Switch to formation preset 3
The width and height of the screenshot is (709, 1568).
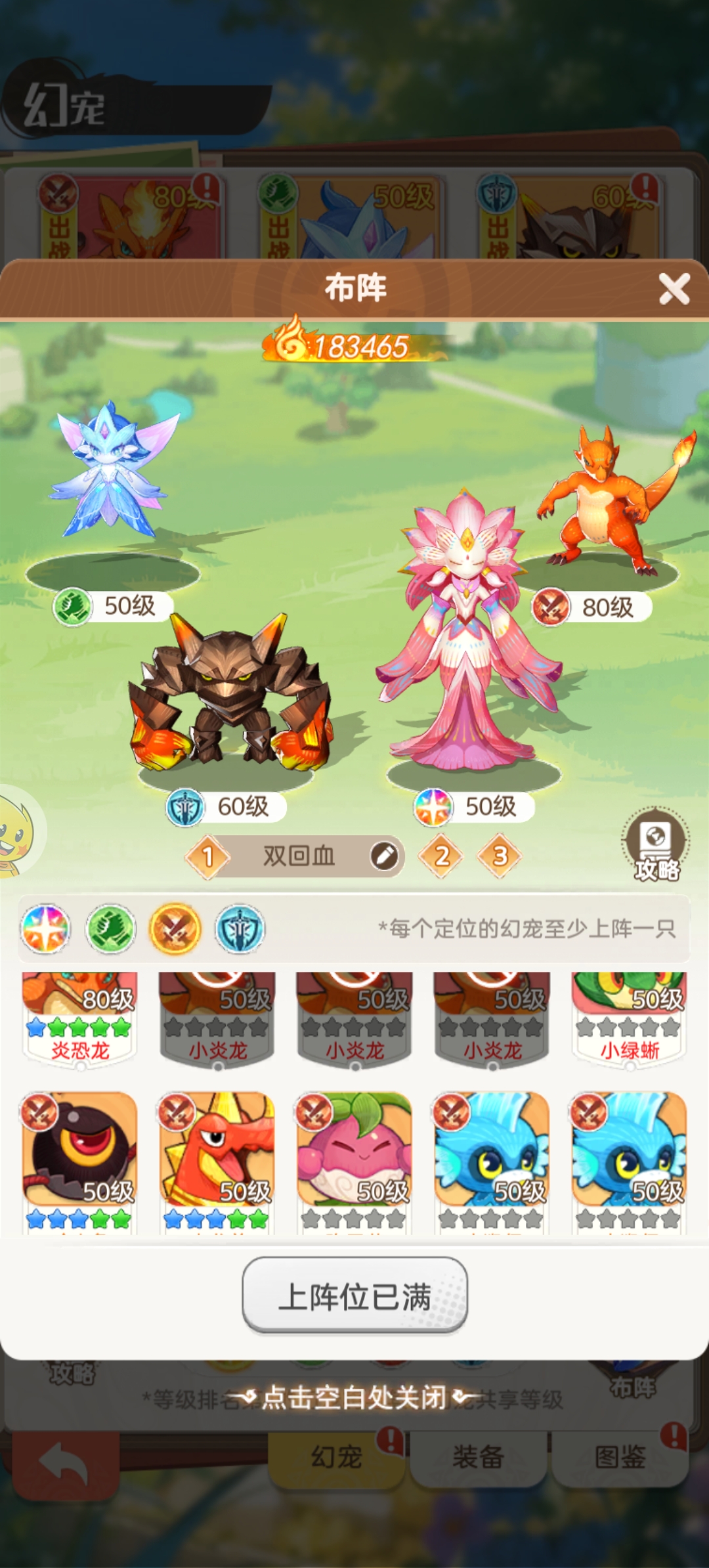point(500,856)
